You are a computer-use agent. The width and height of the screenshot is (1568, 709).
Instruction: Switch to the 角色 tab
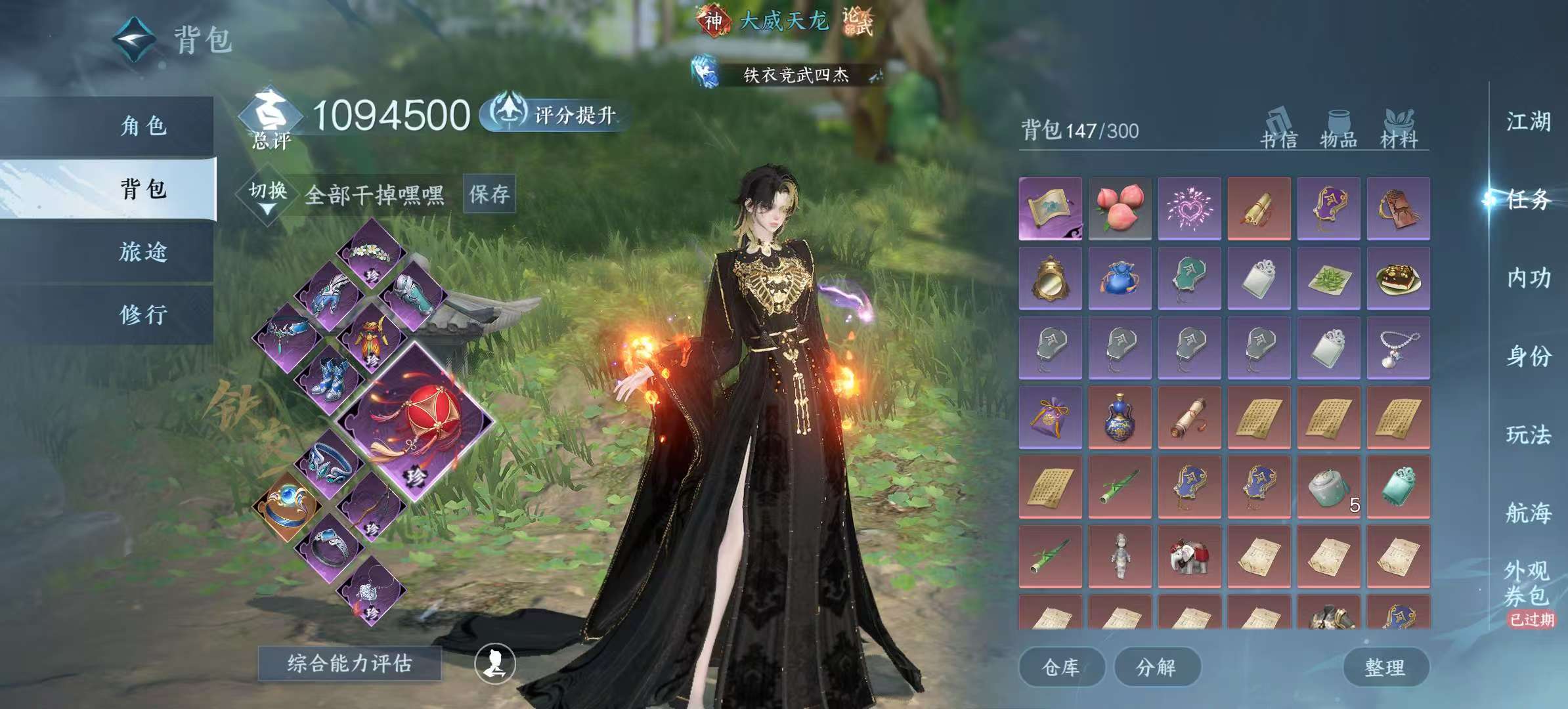(143, 125)
